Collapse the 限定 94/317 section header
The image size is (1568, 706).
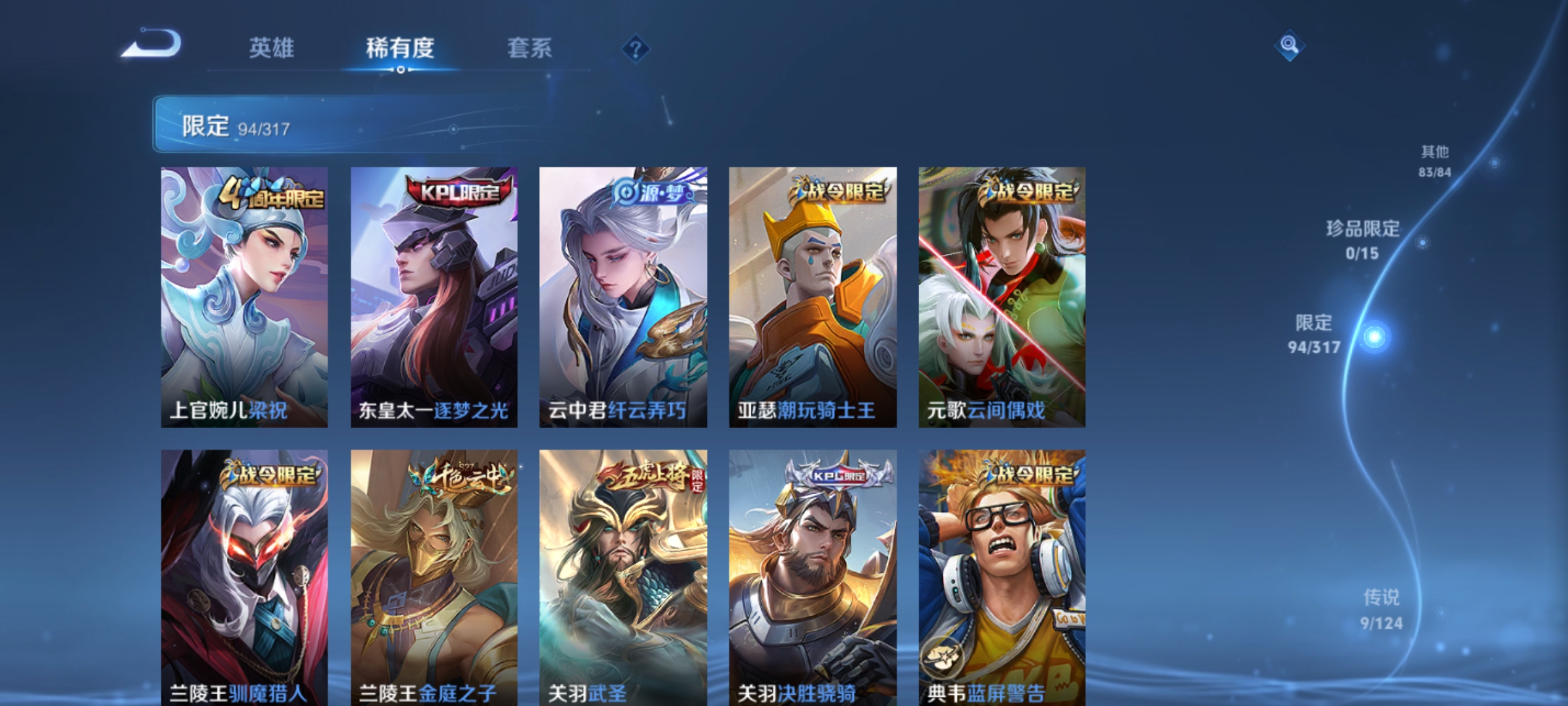(353, 124)
